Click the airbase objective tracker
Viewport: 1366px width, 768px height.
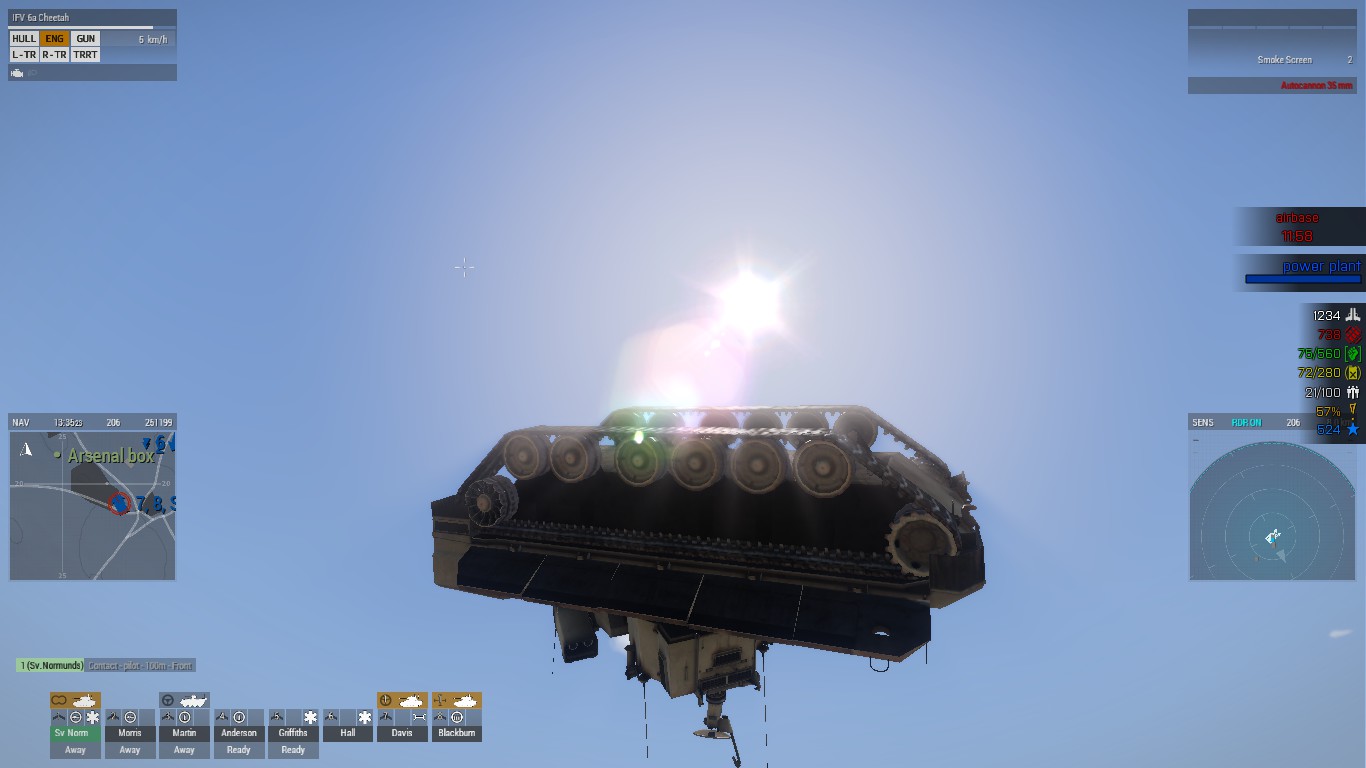[x=1297, y=227]
